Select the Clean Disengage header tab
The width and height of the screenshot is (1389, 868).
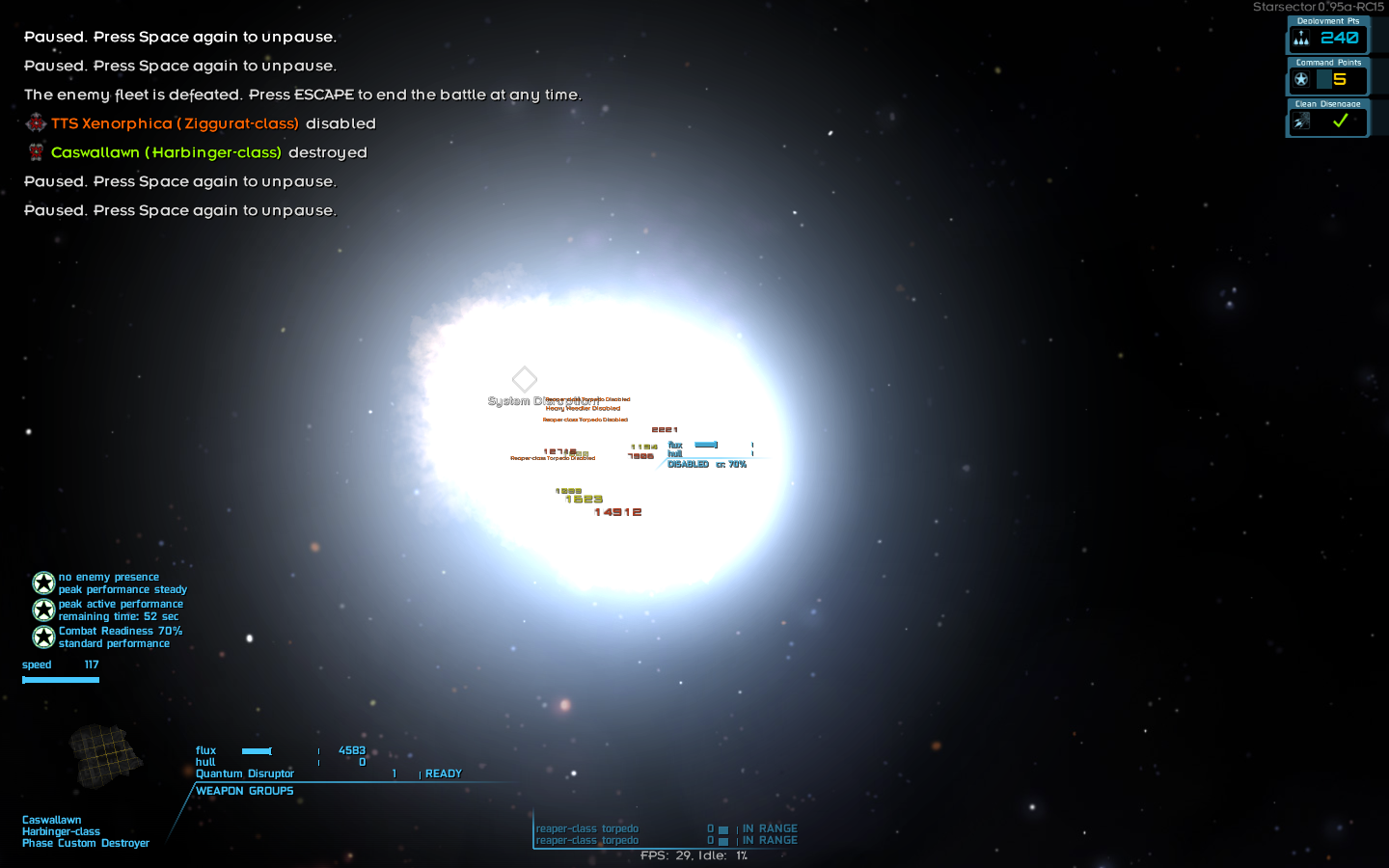point(1328,103)
